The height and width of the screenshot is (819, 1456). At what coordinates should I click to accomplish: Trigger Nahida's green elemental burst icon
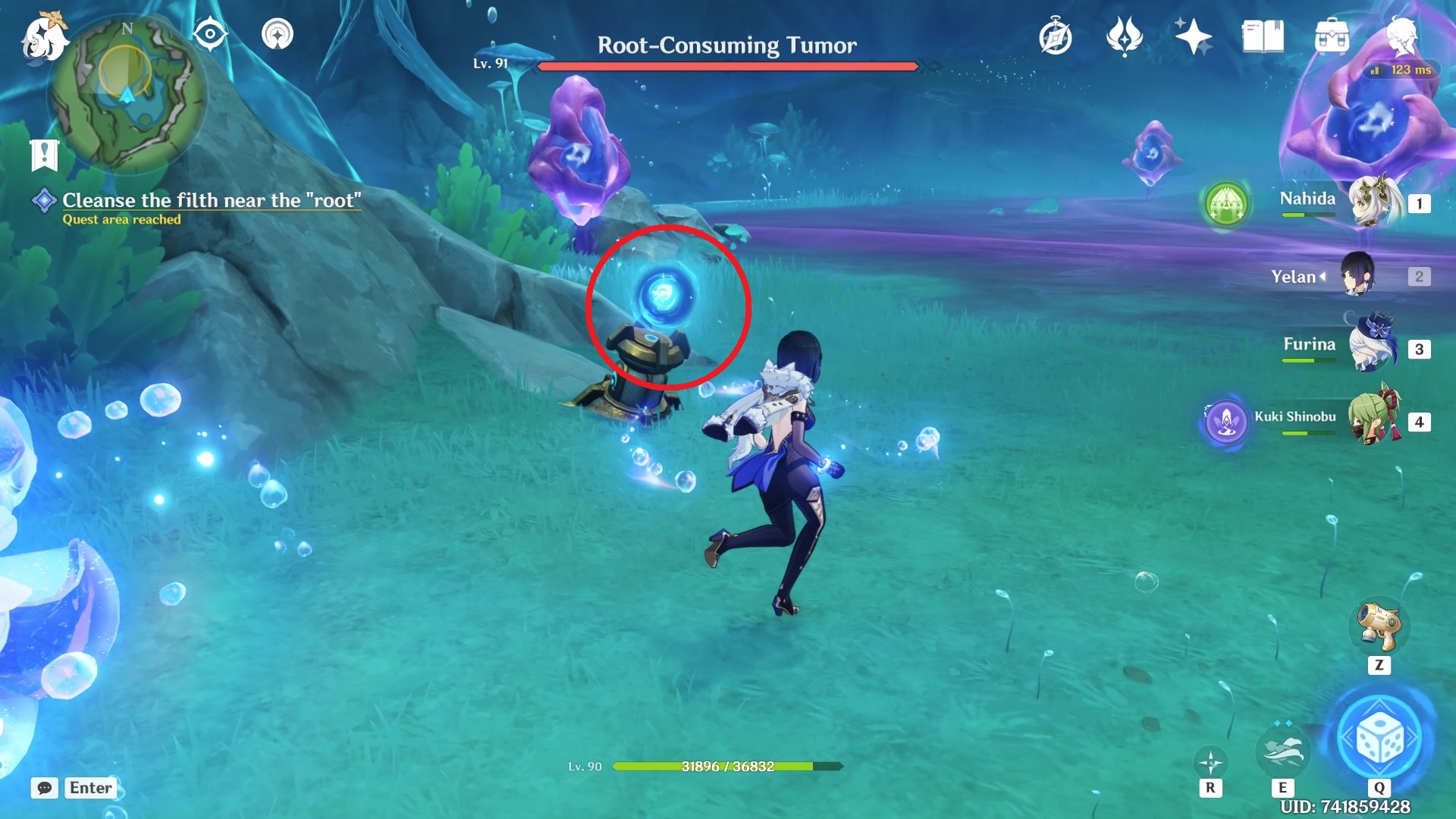(x=1225, y=203)
